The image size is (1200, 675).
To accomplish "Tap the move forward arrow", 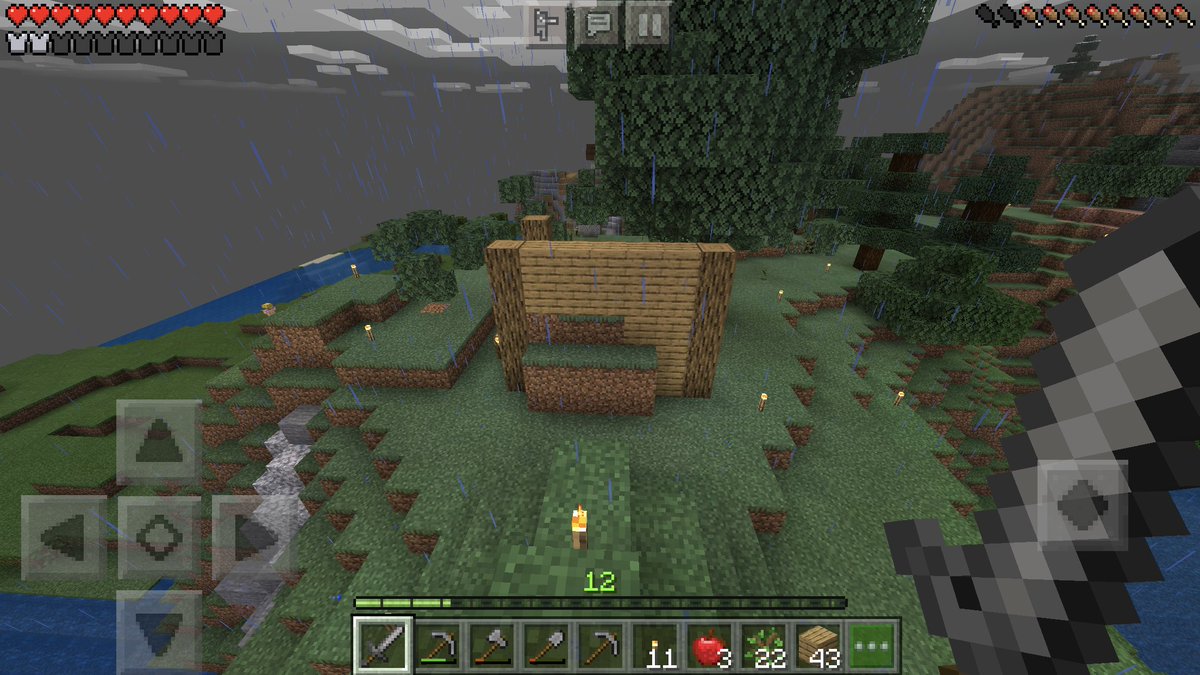I will click(158, 441).
